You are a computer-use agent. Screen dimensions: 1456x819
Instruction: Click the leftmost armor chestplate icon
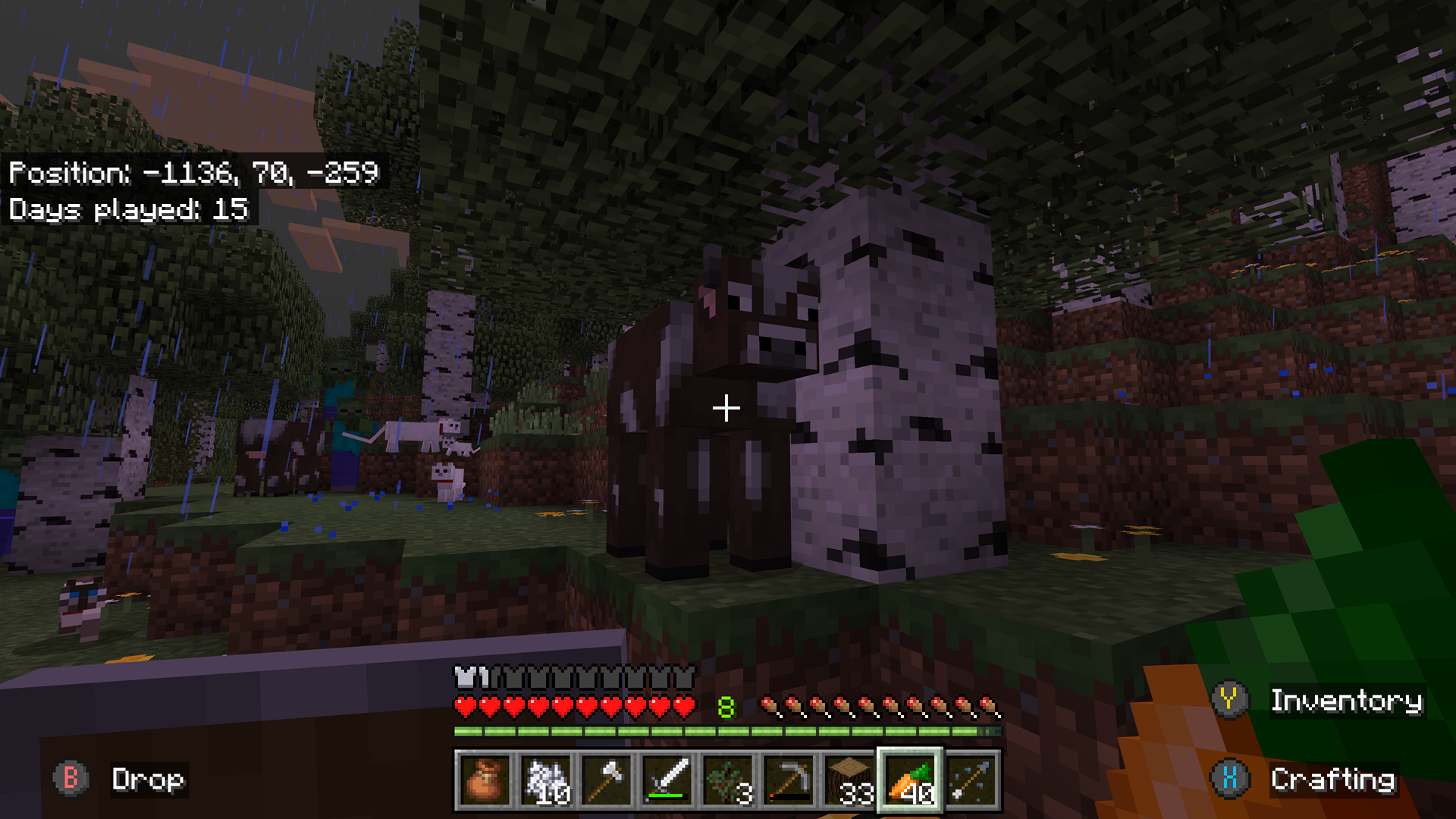463,673
